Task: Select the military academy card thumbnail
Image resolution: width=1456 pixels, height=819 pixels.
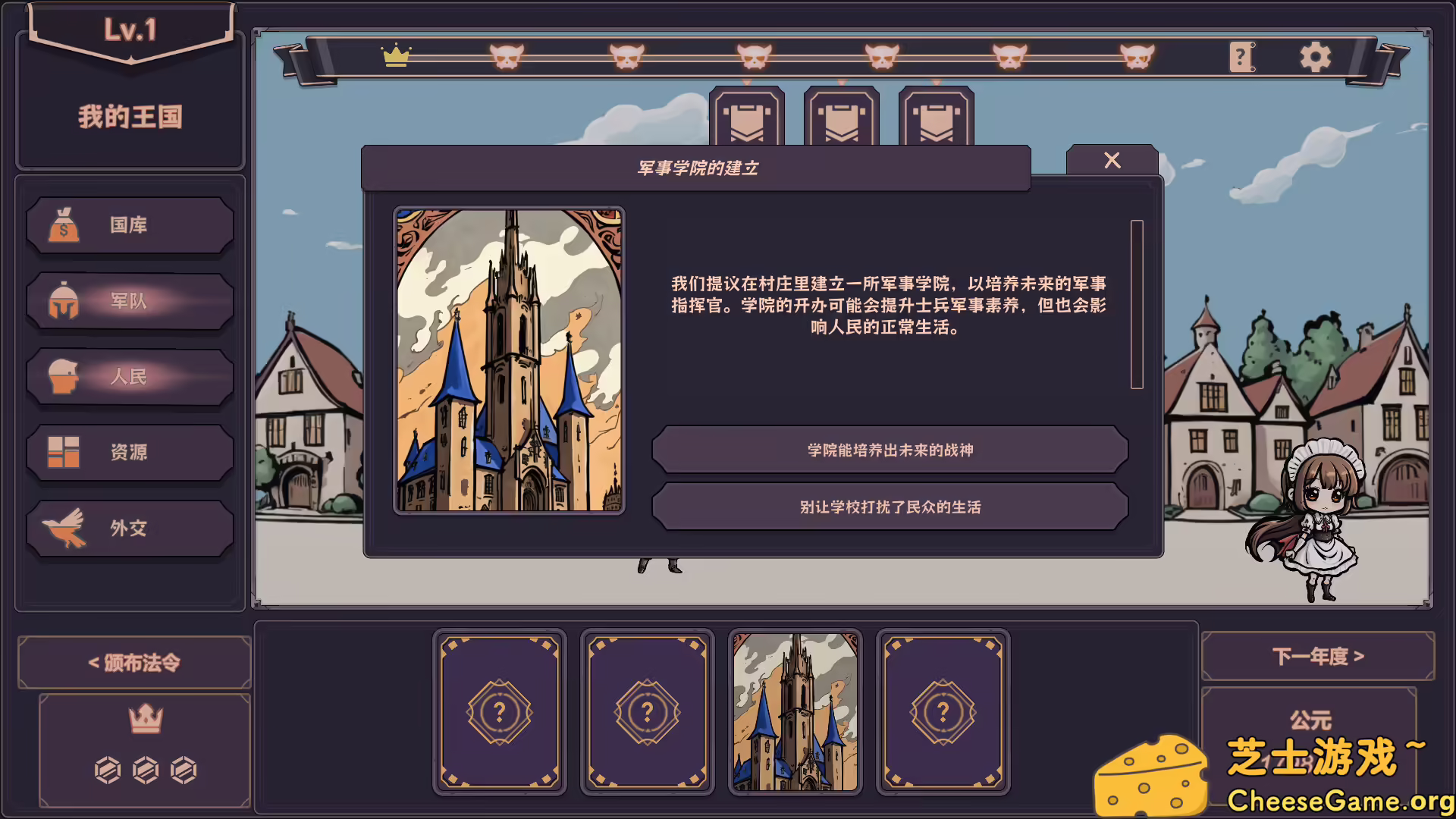Action: (796, 711)
